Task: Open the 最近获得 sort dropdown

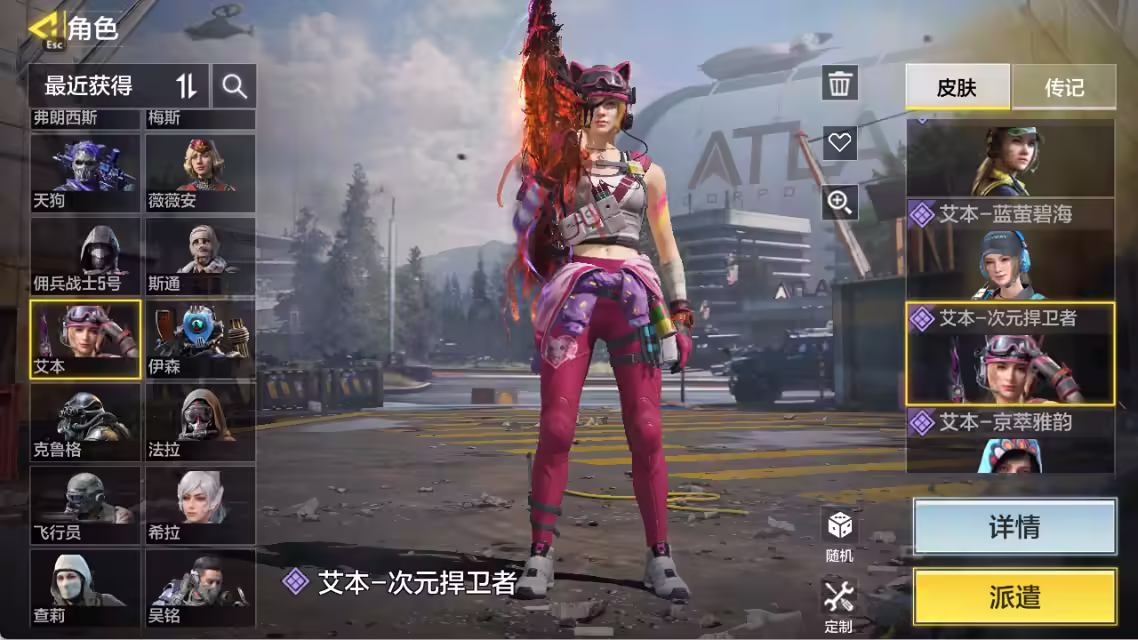Action: (118, 86)
